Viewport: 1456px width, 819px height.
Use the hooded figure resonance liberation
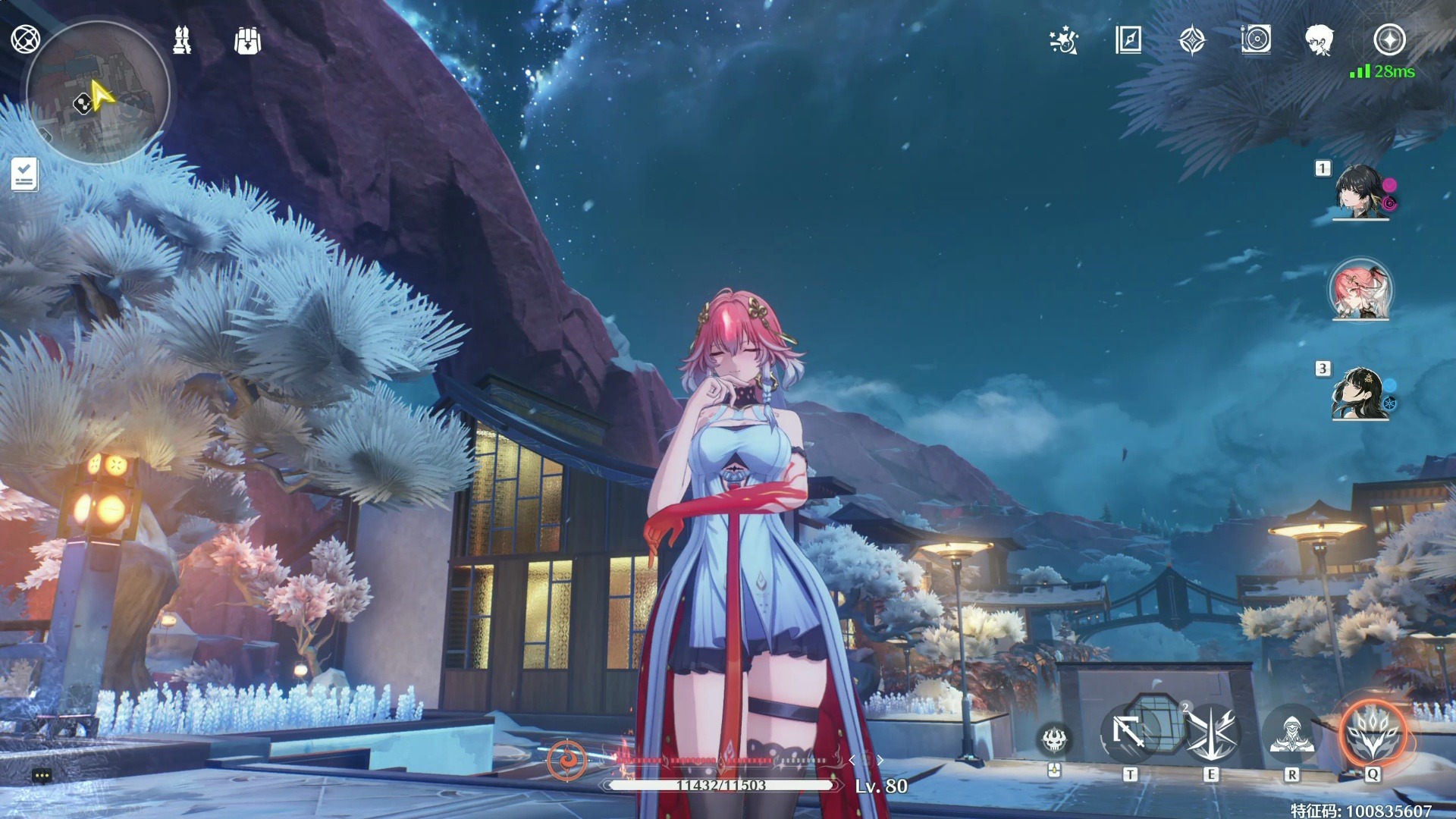(x=1291, y=734)
